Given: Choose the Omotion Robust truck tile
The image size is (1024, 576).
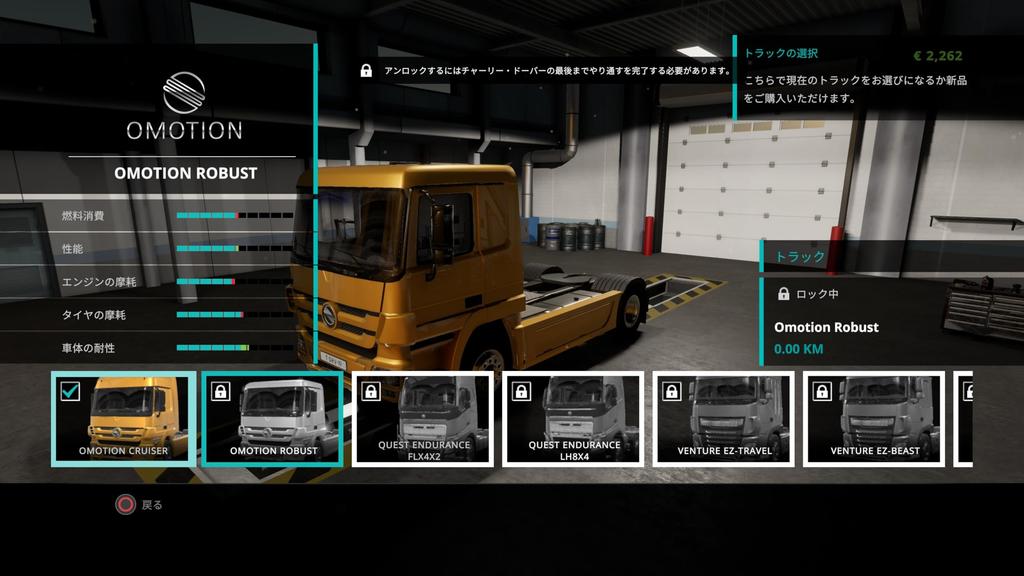Looking at the screenshot, I should pos(273,419).
